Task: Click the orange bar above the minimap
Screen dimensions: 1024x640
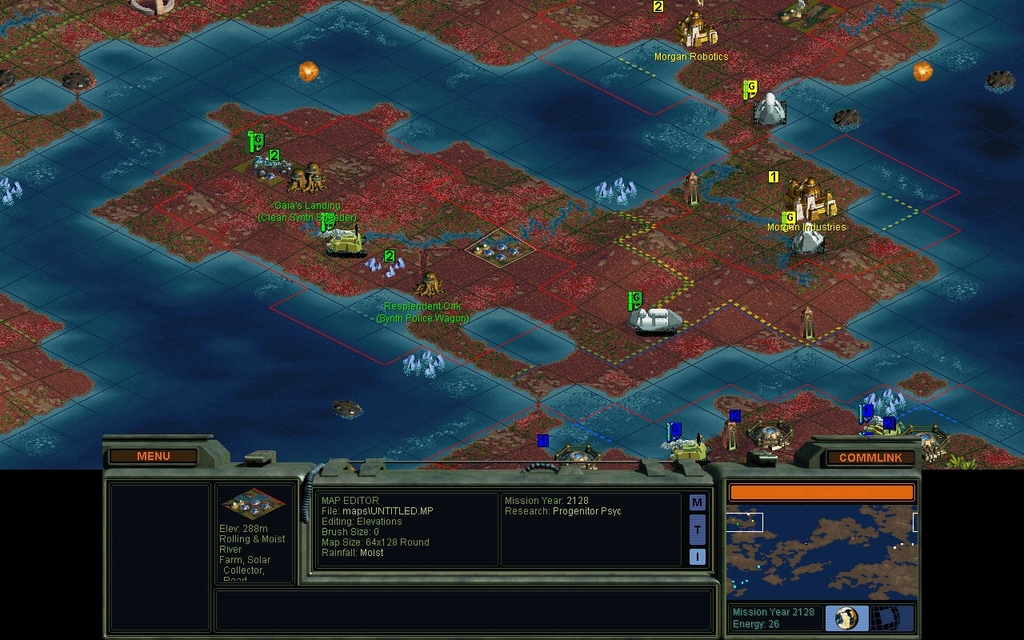Action: coord(821,492)
